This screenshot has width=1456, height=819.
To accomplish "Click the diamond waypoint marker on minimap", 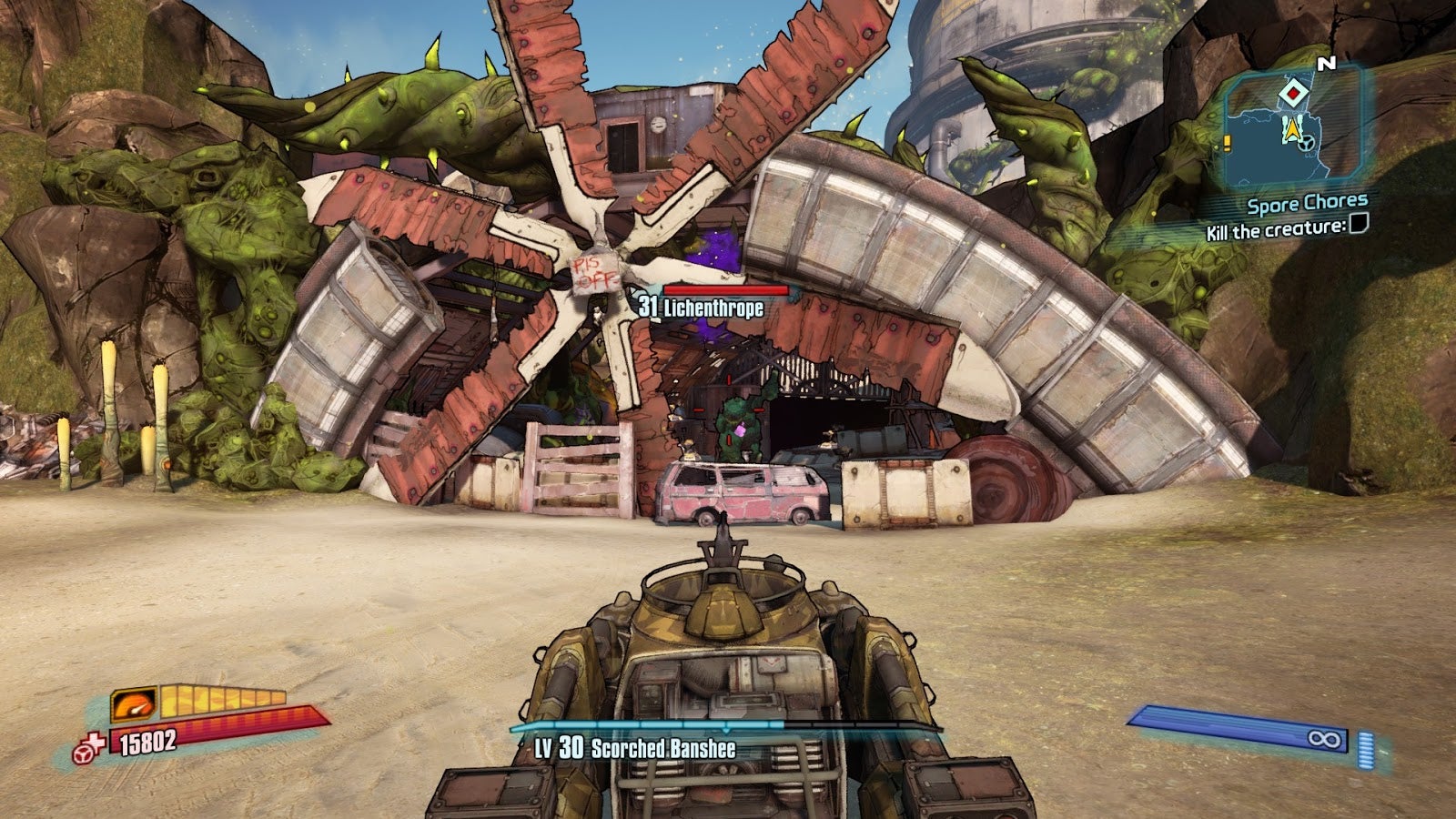I will click(1292, 93).
